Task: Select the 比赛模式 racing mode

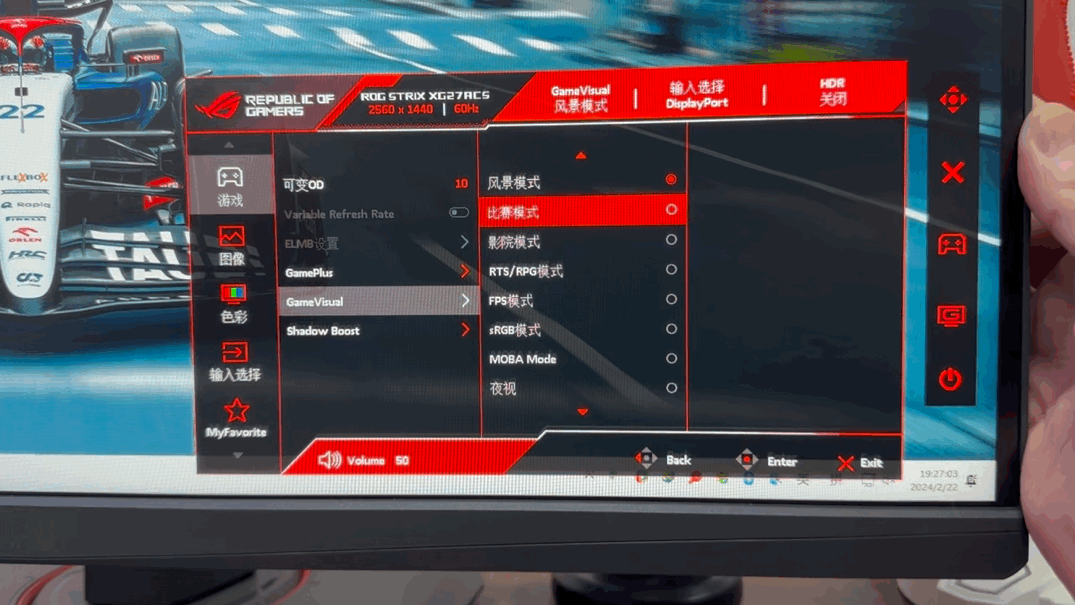Action: point(581,211)
